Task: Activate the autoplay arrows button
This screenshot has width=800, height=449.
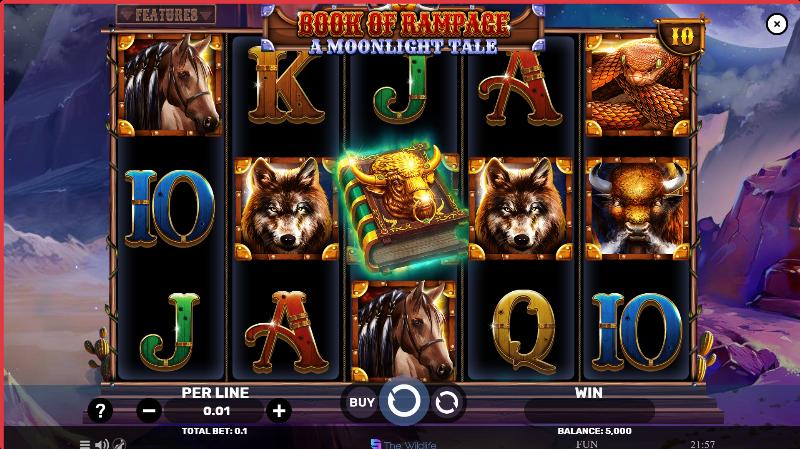Action: click(447, 402)
